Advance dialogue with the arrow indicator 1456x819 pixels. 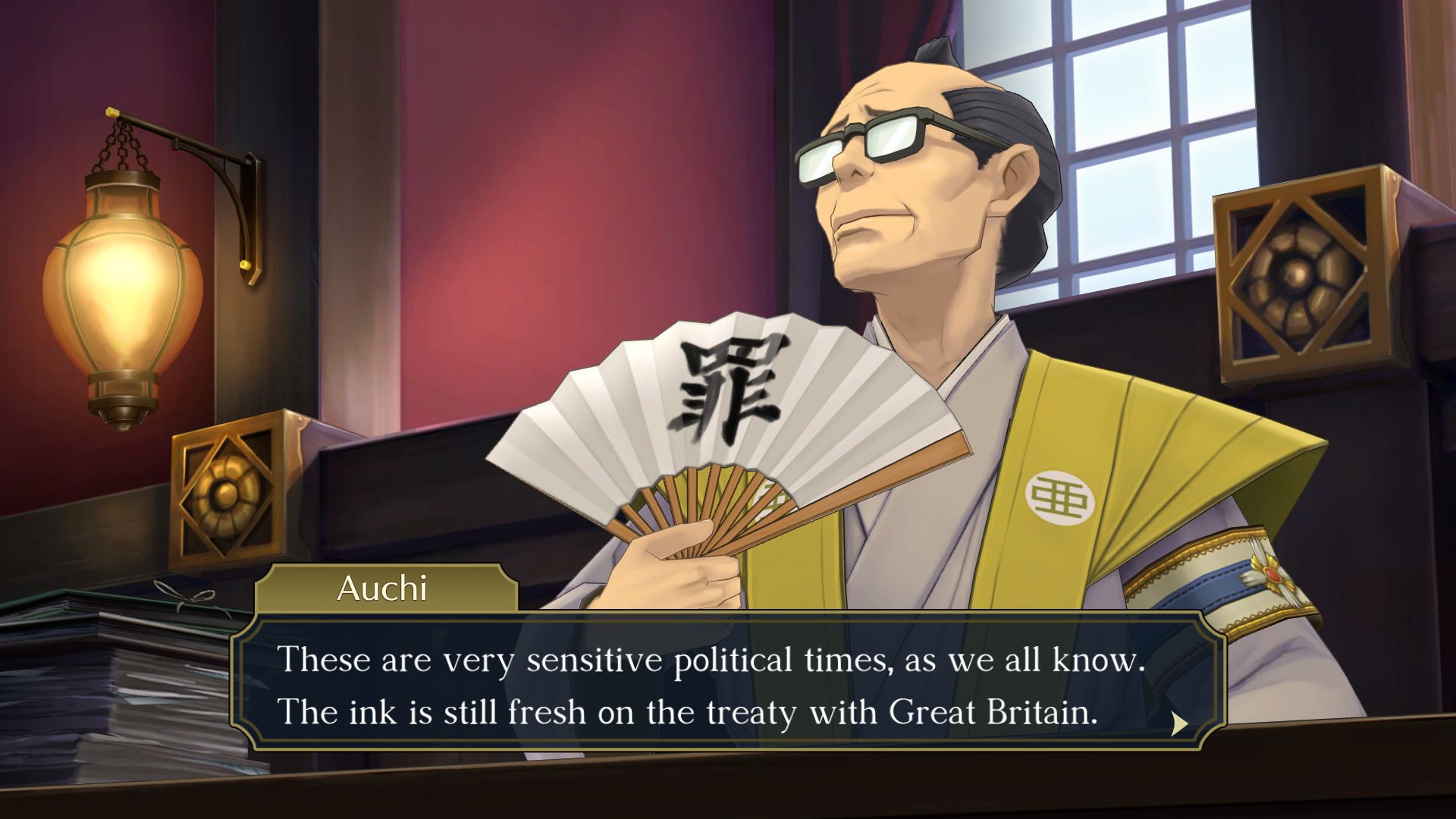click(x=1179, y=724)
